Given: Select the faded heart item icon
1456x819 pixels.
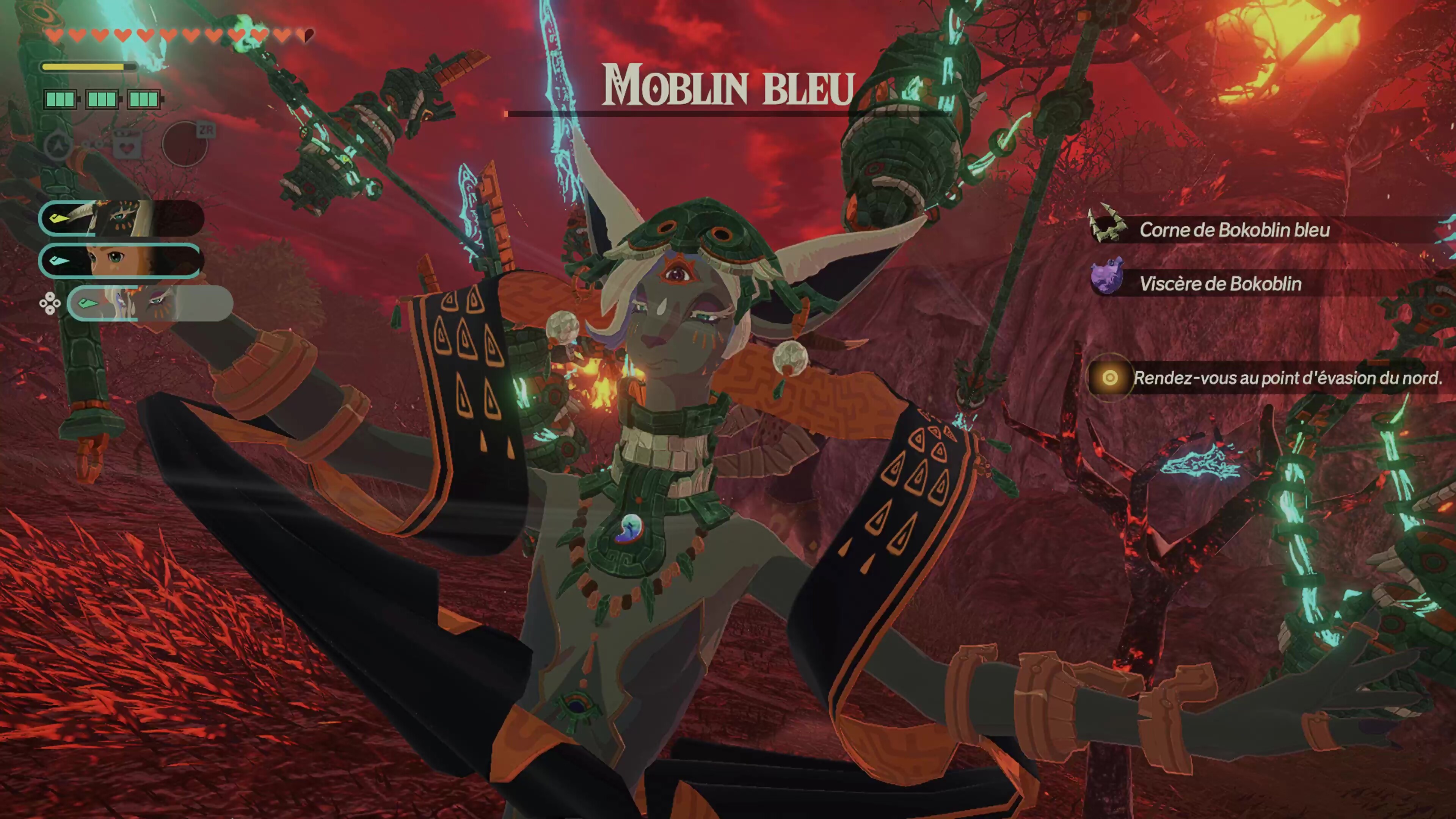Looking at the screenshot, I should [127, 146].
